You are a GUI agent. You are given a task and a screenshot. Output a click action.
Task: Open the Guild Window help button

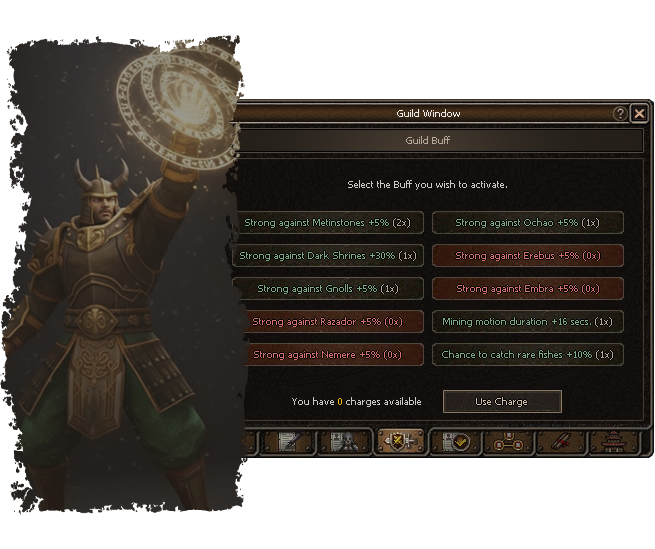click(x=621, y=114)
